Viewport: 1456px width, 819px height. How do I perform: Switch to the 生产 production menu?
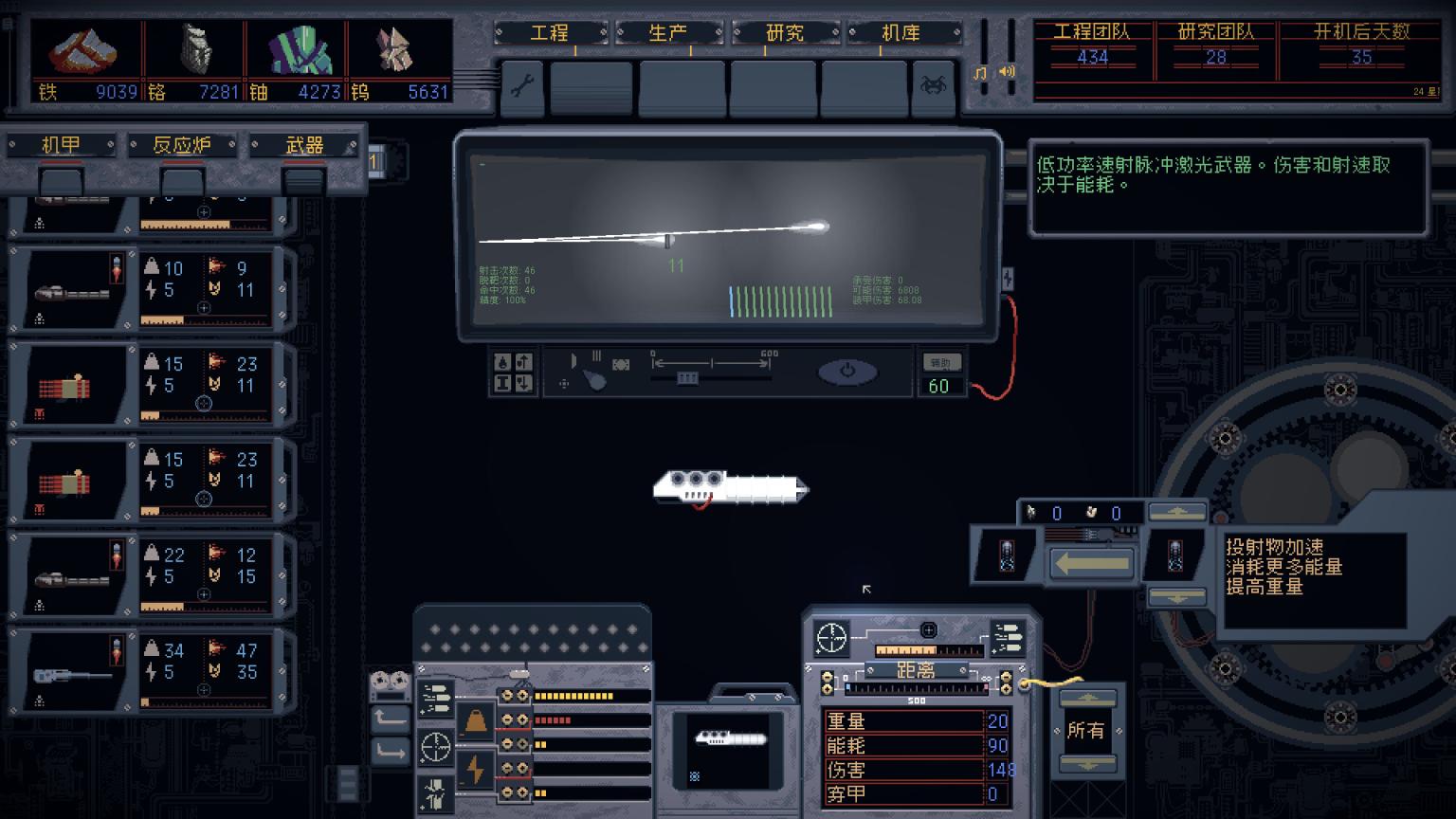(x=667, y=33)
